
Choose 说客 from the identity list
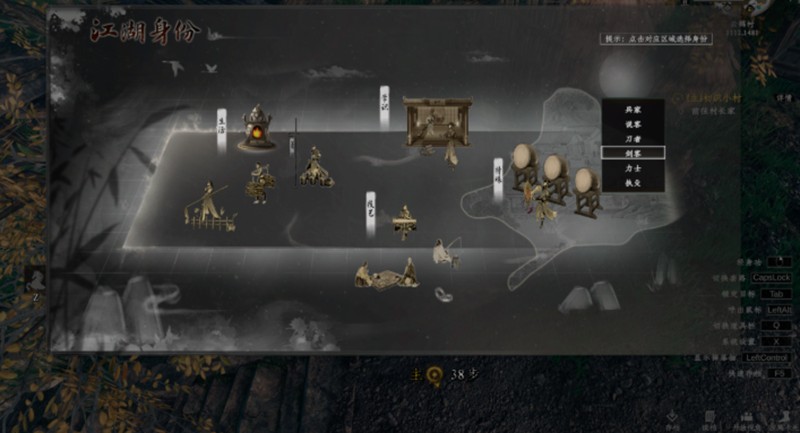pyautogui.click(x=631, y=123)
